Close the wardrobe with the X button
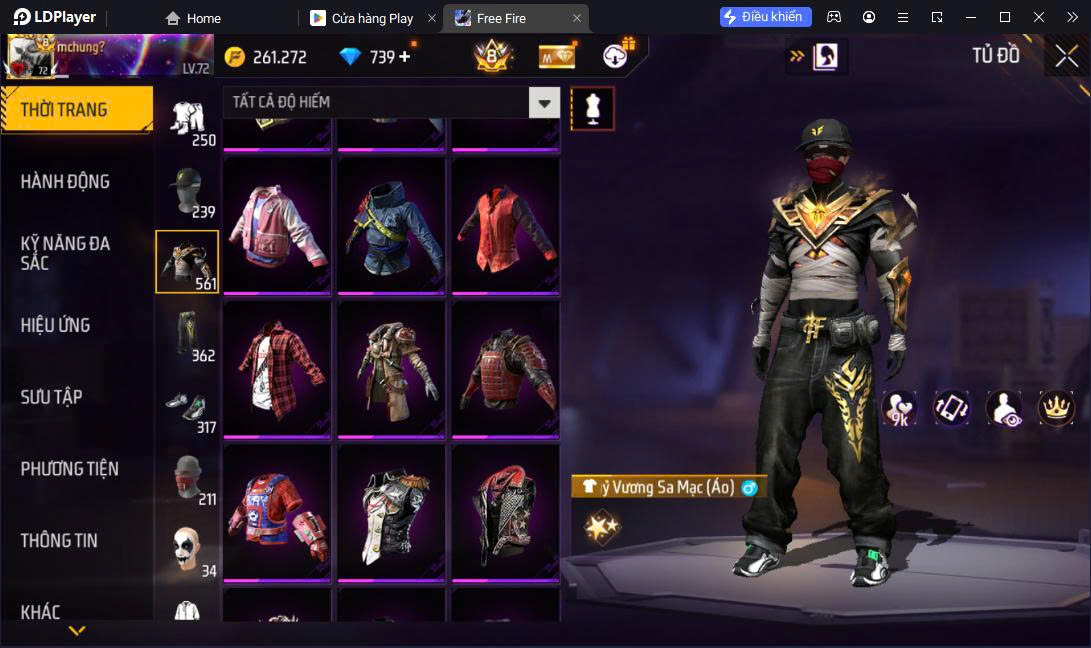Image resolution: width=1091 pixels, height=648 pixels. pyautogui.click(x=1066, y=57)
